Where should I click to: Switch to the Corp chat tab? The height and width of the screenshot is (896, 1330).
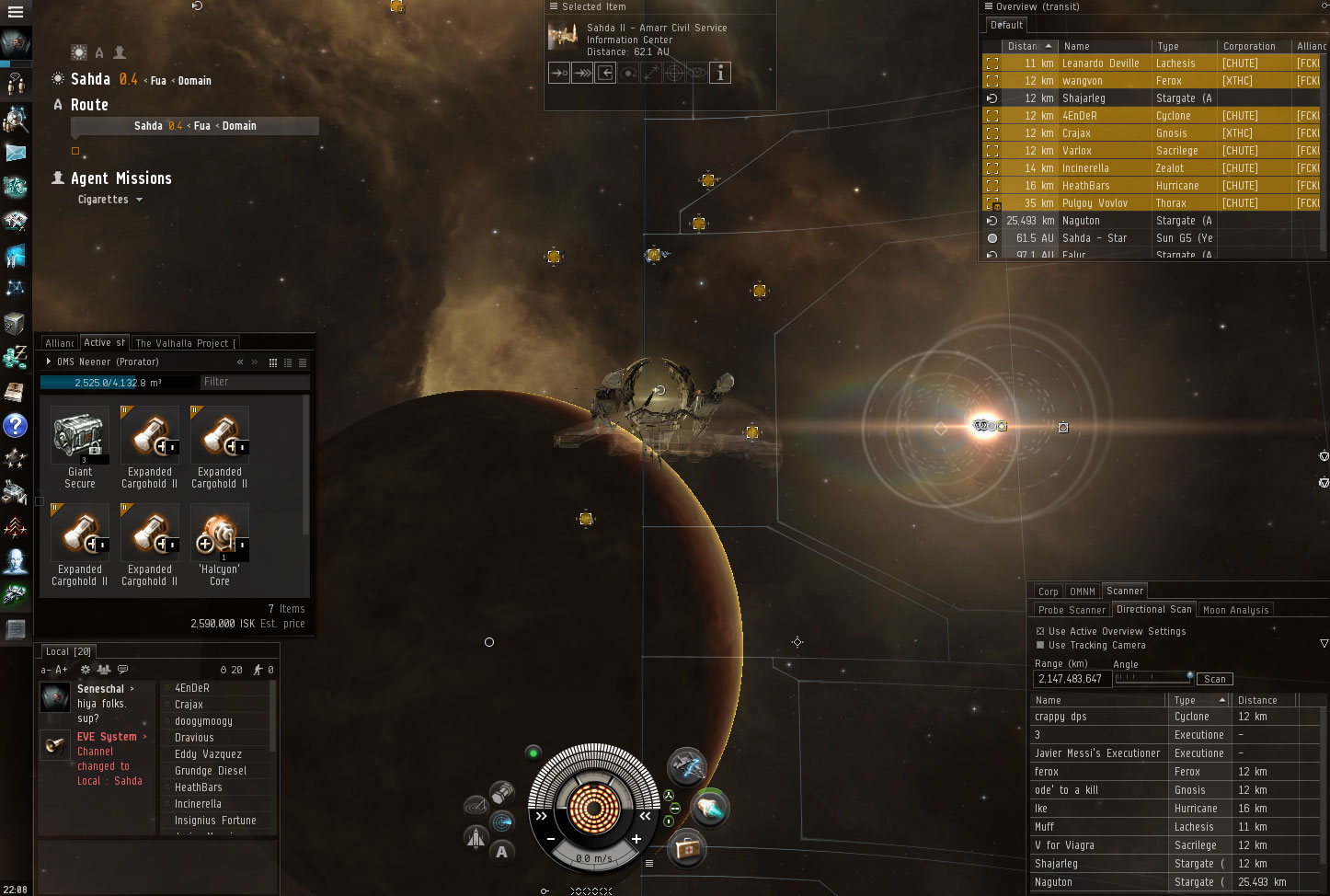click(x=1048, y=592)
